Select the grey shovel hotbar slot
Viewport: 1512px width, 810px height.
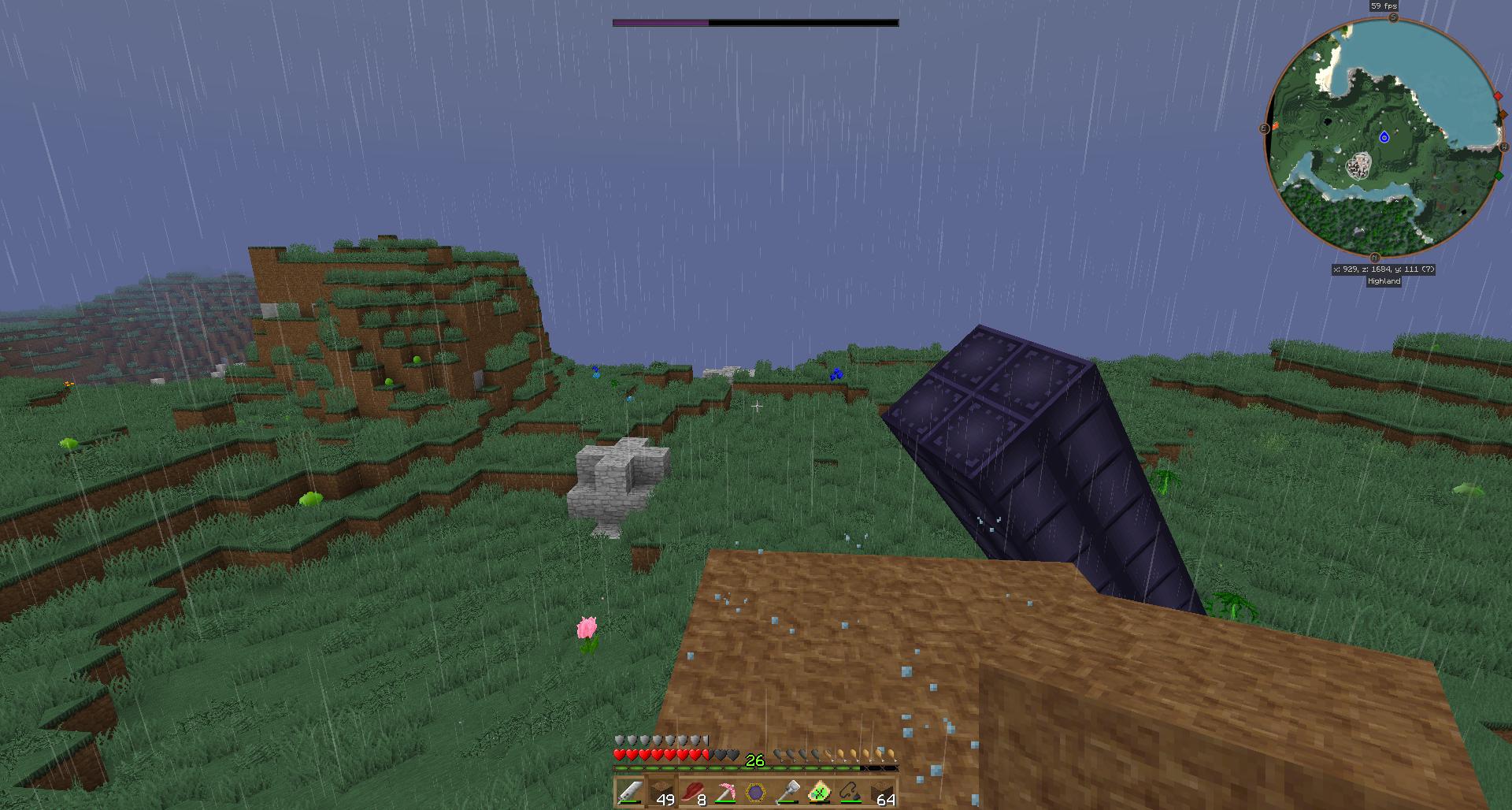(787, 792)
